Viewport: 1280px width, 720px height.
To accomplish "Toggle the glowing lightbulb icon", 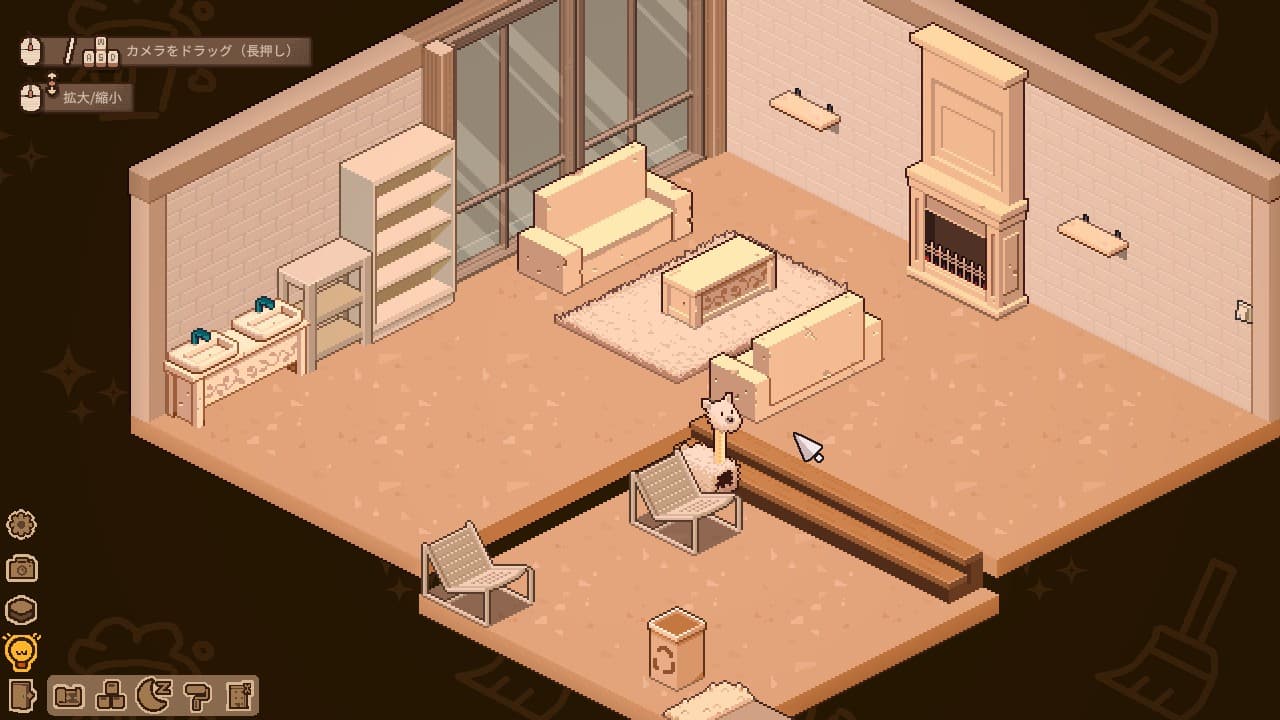I will pos(21,652).
